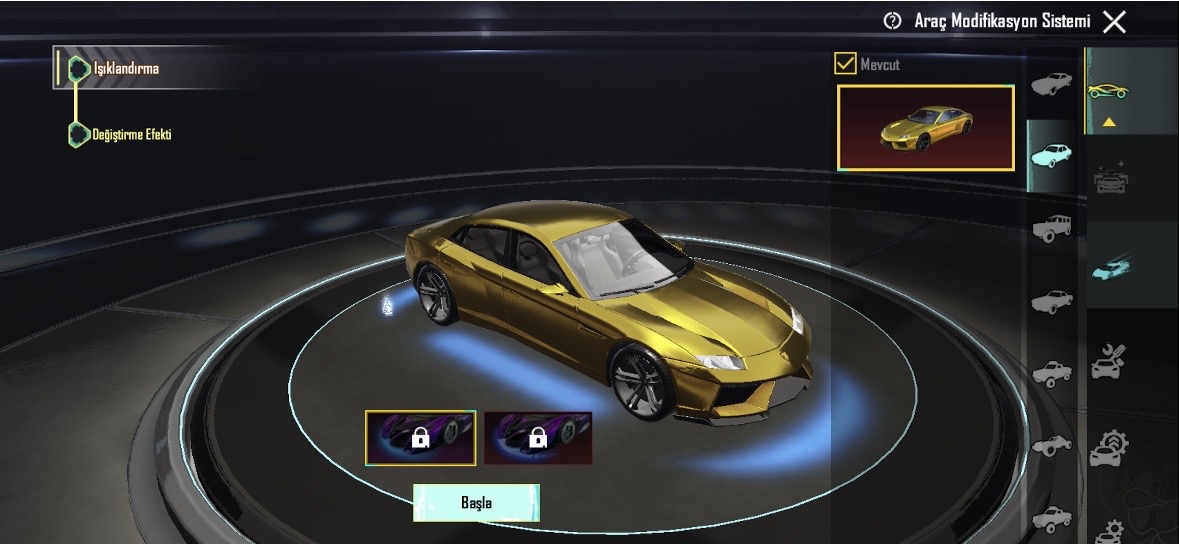The height and width of the screenshot is (544, 1179).
Task: Toggle the Mevcut checkbox
Action: pyautogui.click(x=845, y=64)
